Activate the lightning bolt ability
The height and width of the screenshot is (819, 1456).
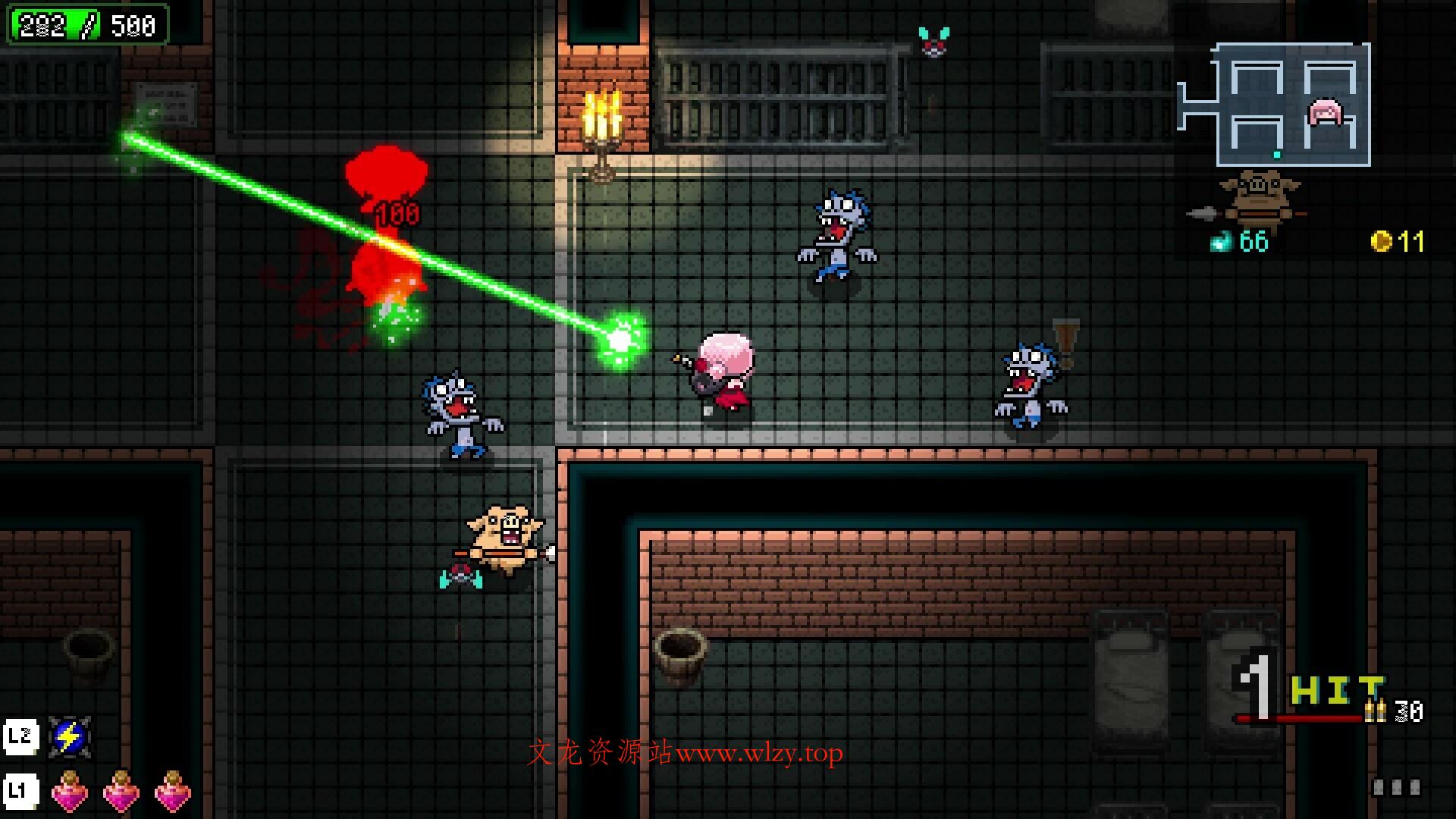70,736
